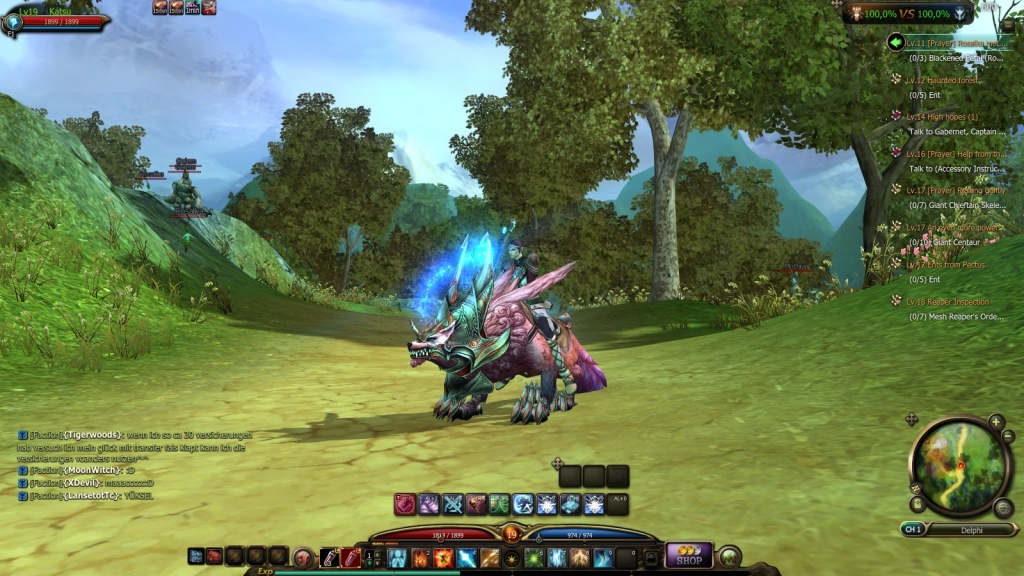Activate the green starburst skill icon

tap(535, 558)
